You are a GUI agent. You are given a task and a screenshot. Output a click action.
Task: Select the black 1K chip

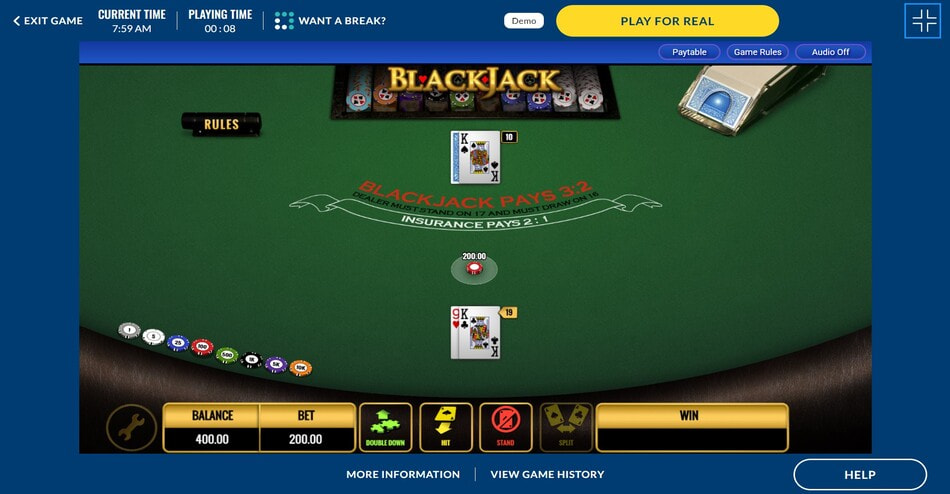coord(252,360)
